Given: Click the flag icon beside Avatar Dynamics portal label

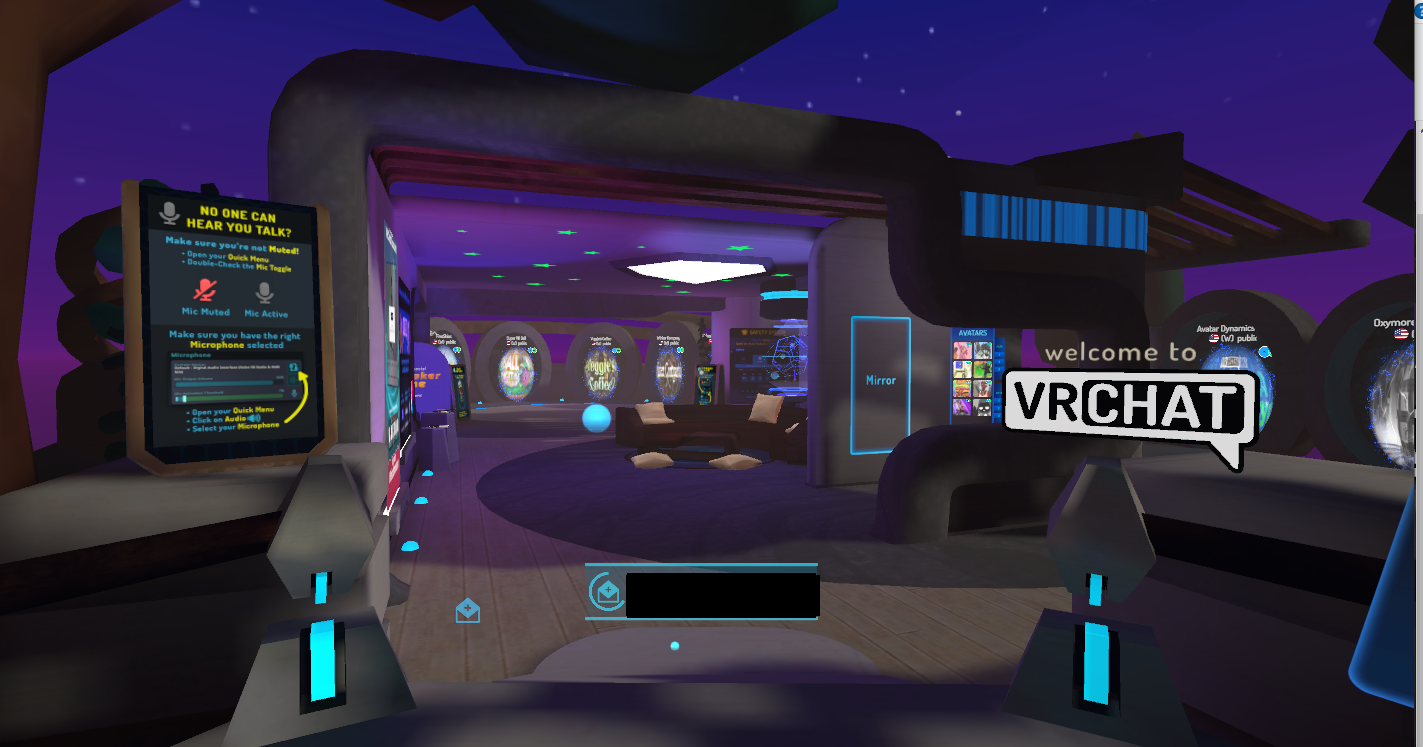Looking at the screenshot, I should [x=1214, y=337].
